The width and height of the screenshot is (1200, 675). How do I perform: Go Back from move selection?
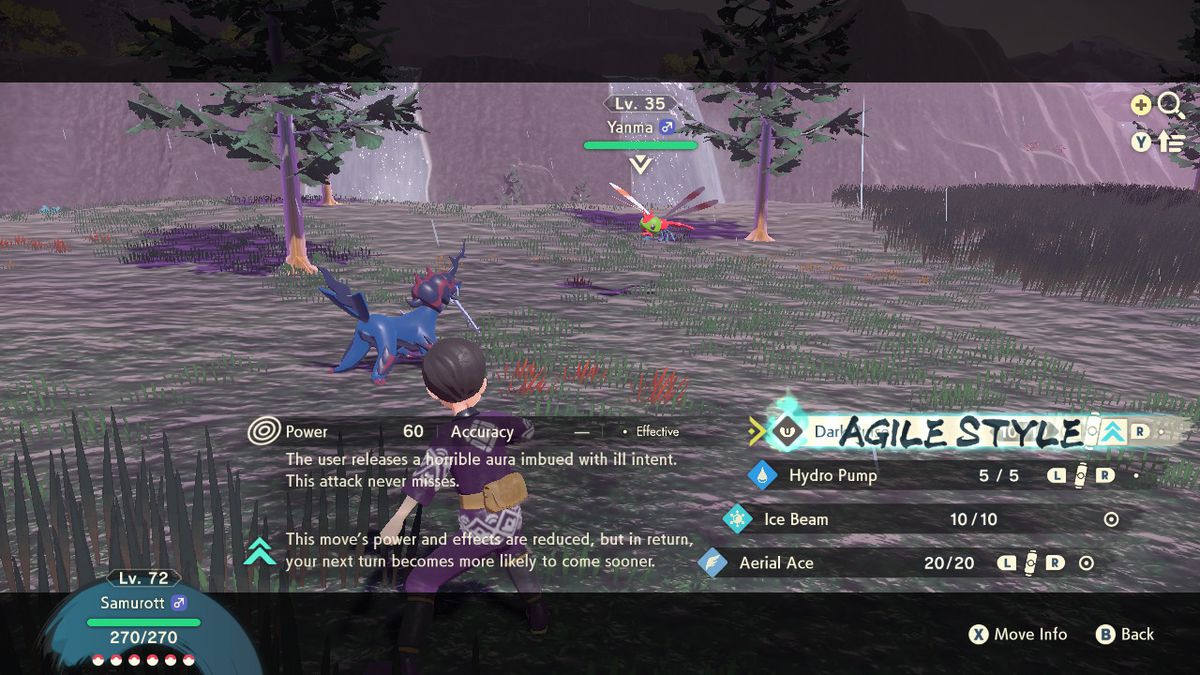pyautogui.click(x=1125, y=634)
